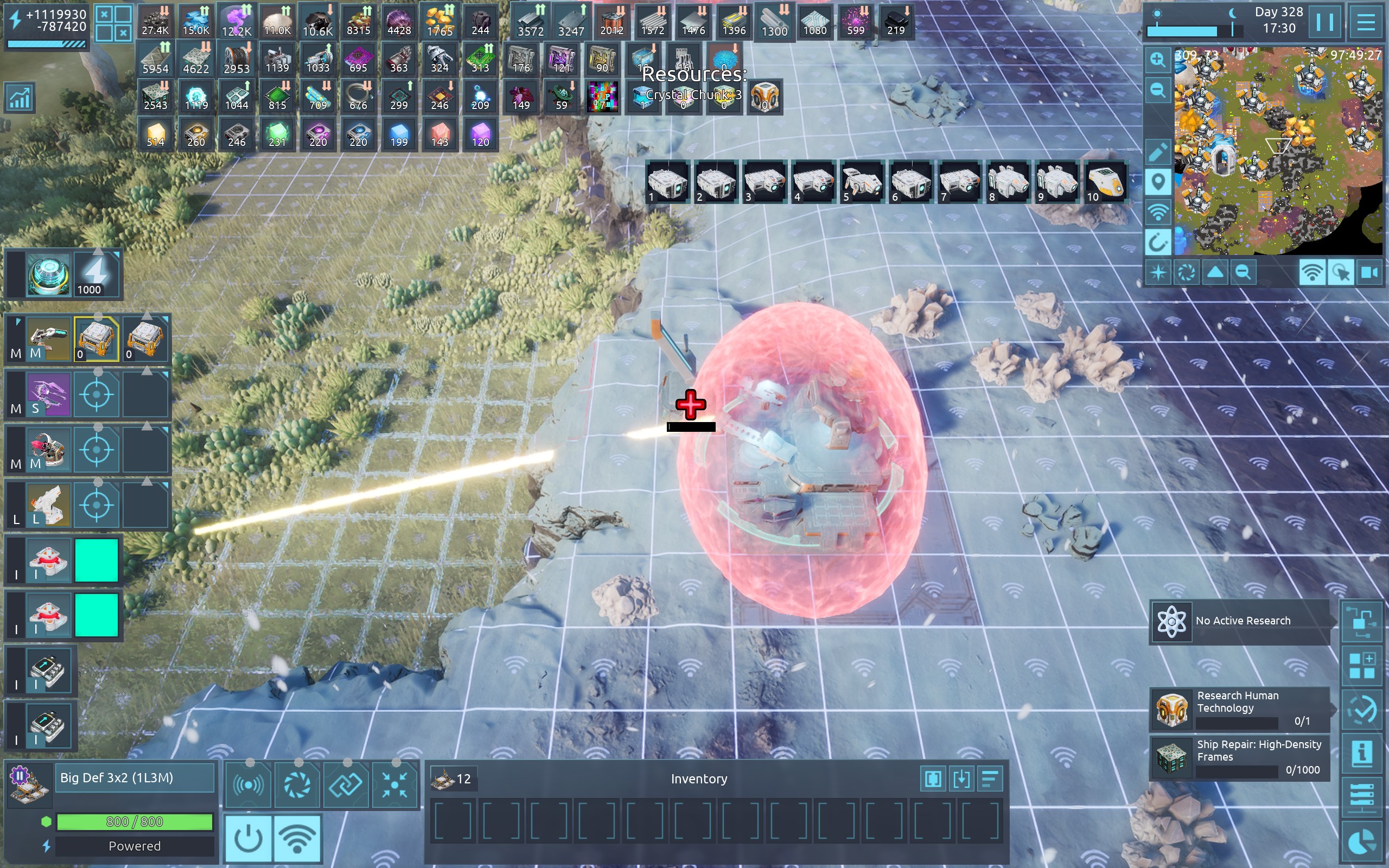Sort the inventory items
1389x868 pixels.
(990, 779)
